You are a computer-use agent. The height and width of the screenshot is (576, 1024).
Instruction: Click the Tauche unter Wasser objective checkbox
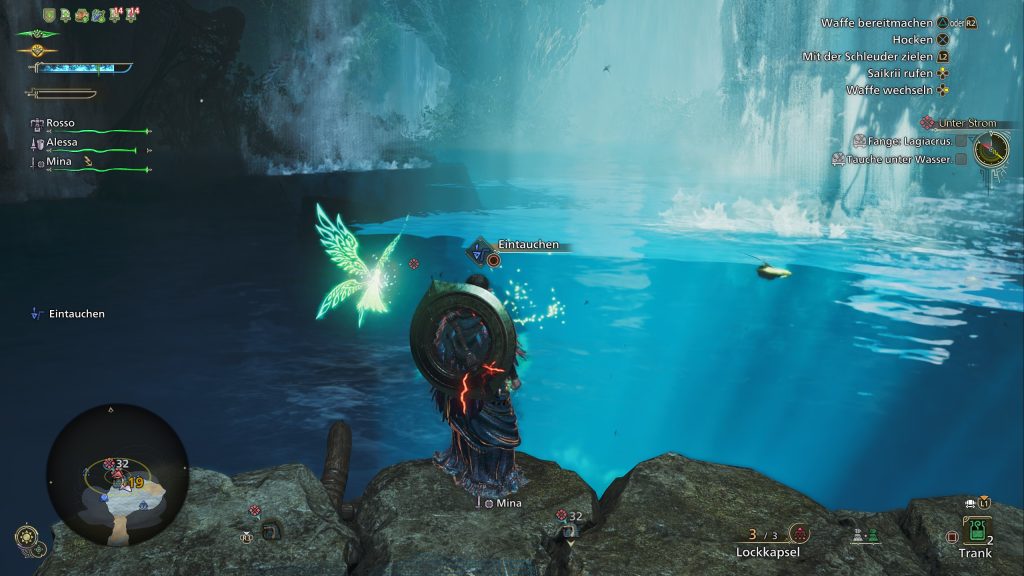tap(961, 159)
